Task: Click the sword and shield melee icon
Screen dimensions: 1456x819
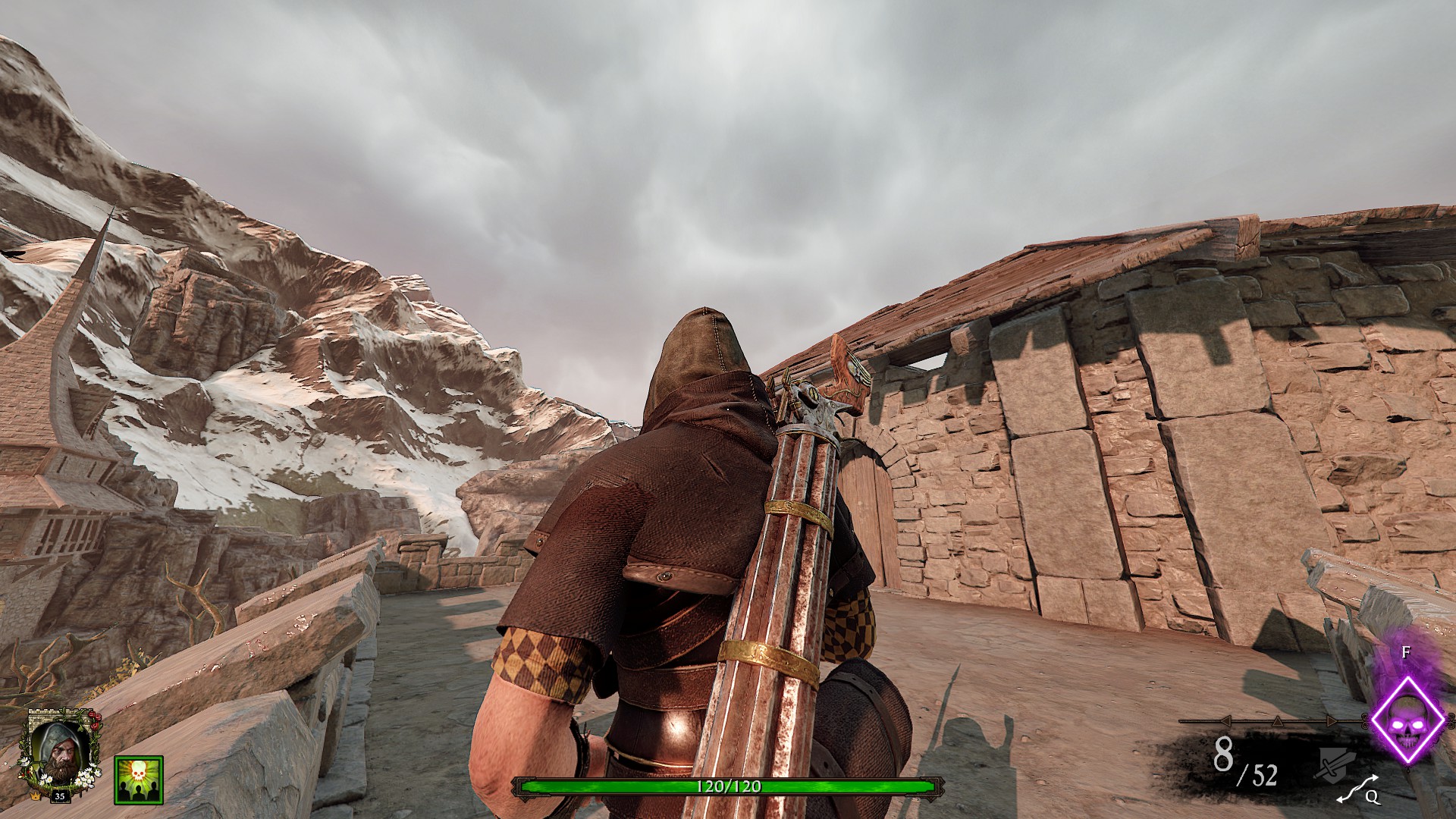Action: [1334, 762]
